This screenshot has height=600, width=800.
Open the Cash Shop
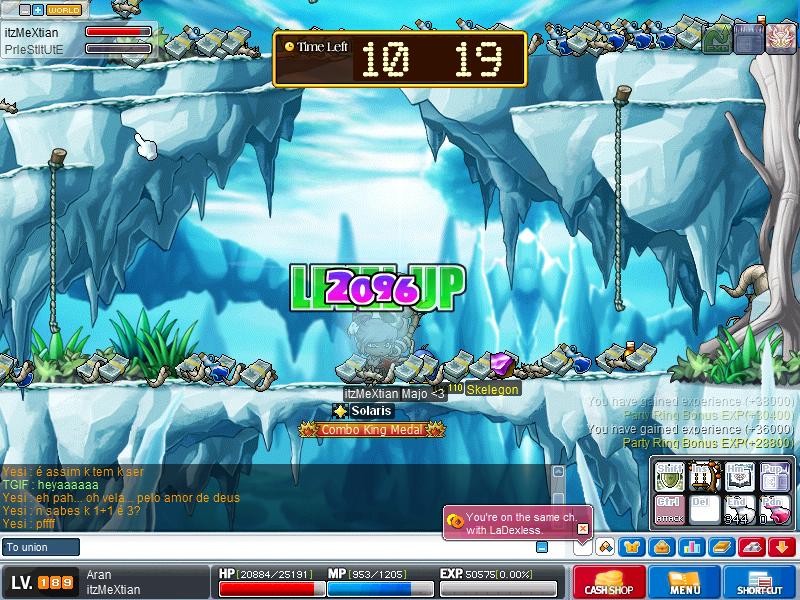click(607, 583)
